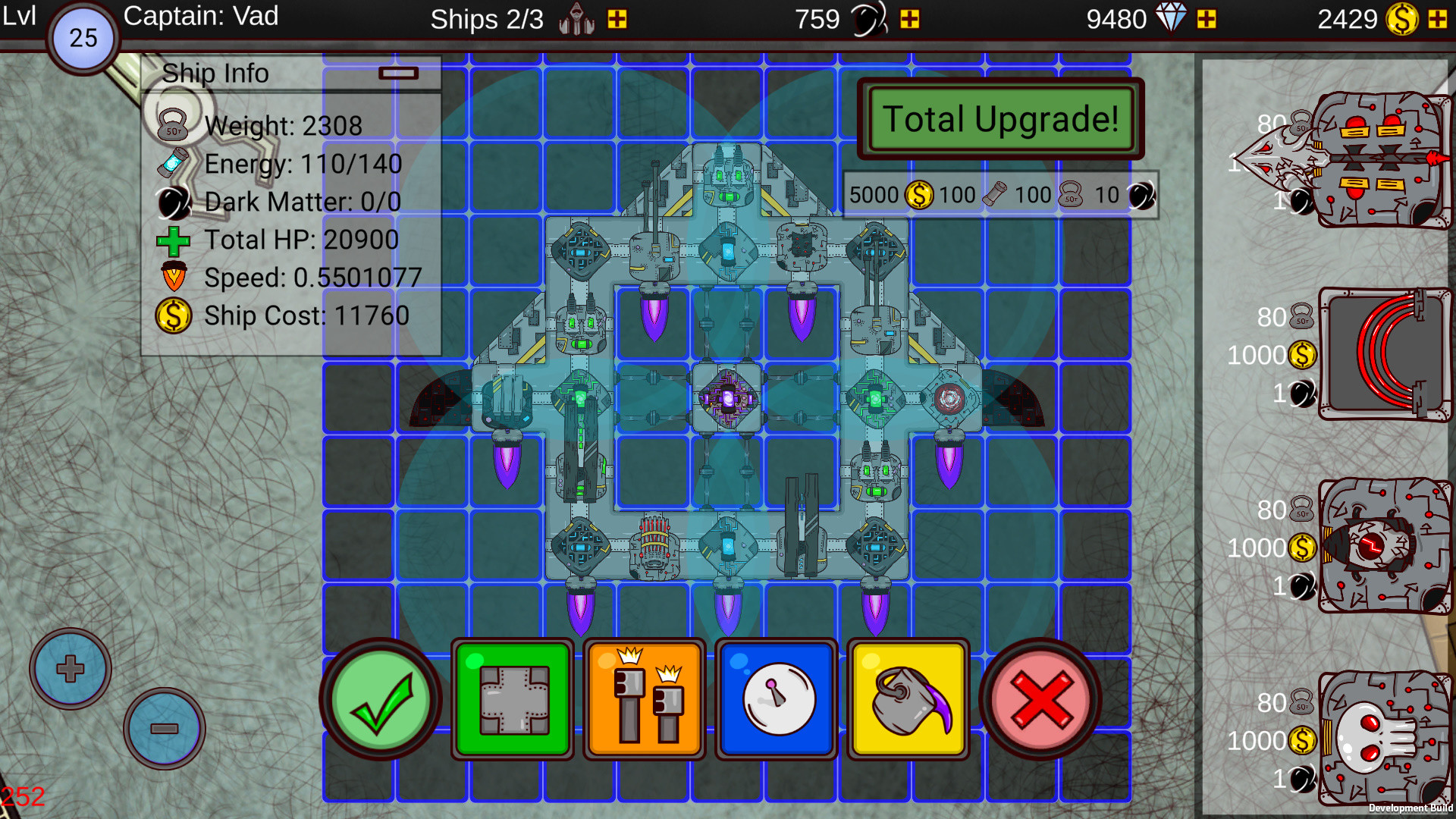This screenshot has height=819, width=1456.
Task: Zoom out using the minus button
Action: point(164,728)
